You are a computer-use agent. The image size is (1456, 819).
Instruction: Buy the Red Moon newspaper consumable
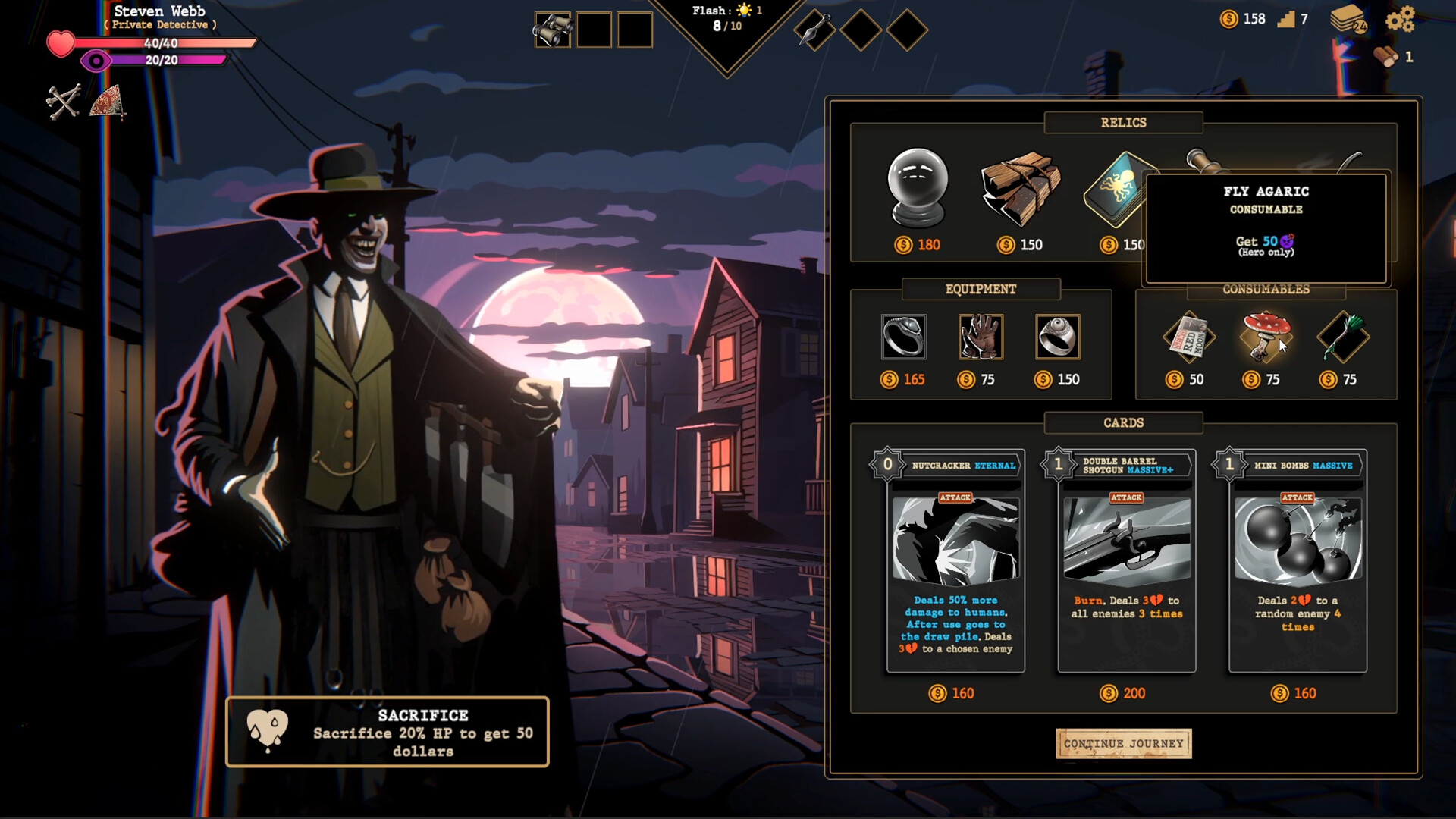[1188, 337]
